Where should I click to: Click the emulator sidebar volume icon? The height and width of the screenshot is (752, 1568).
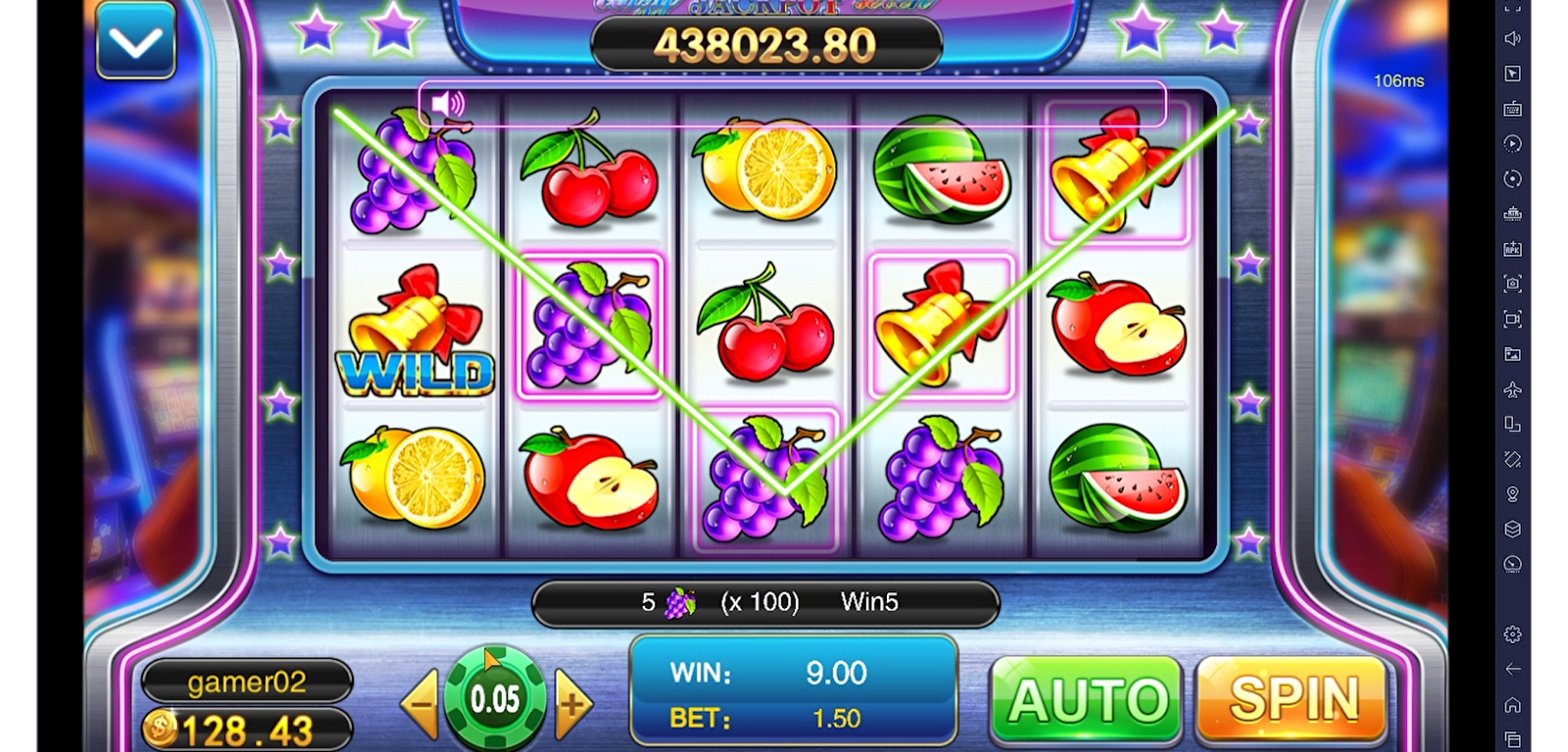tap(1512, 38)
